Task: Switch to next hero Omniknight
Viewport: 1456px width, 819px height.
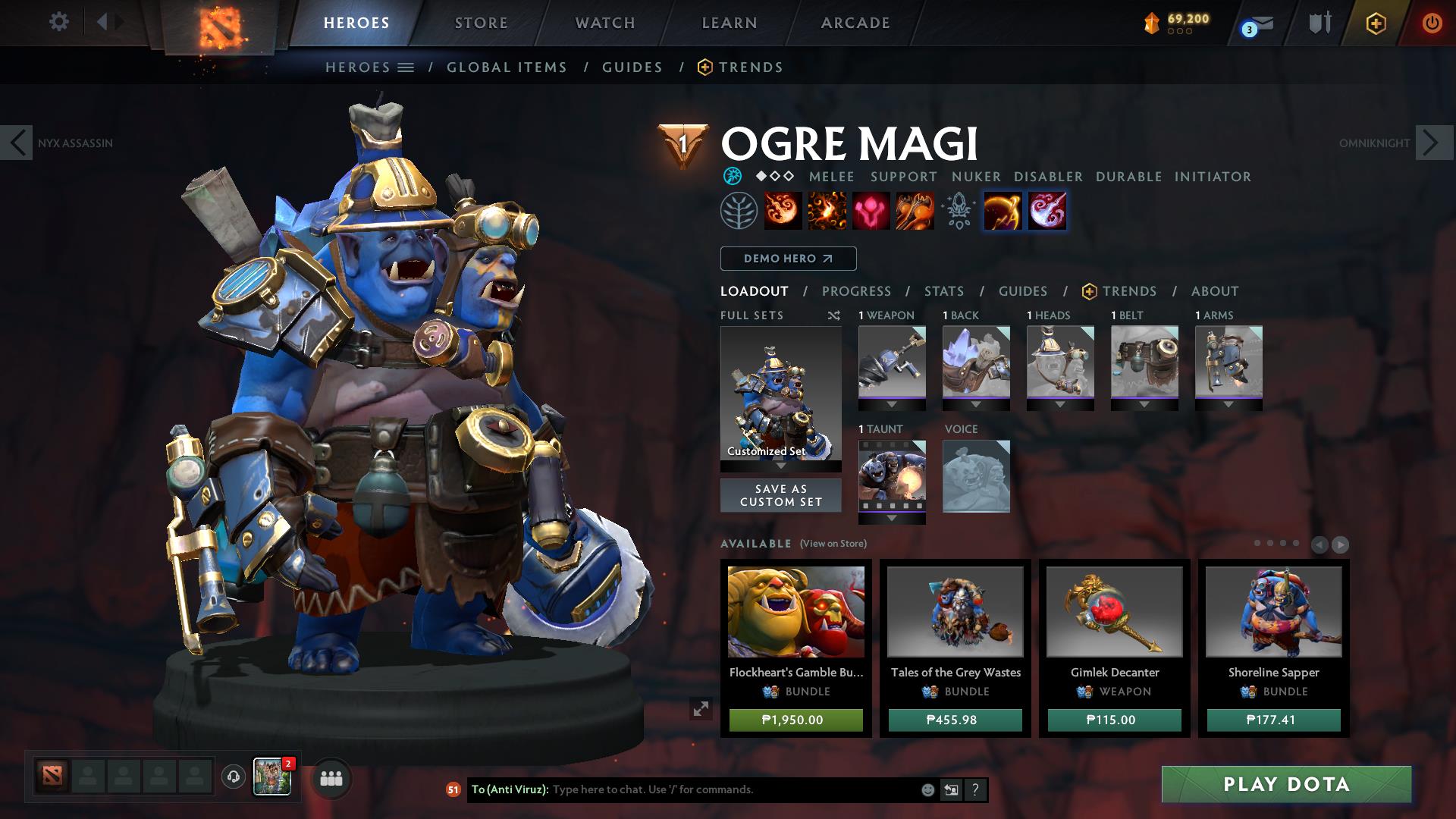Action: click(1432, 143)
